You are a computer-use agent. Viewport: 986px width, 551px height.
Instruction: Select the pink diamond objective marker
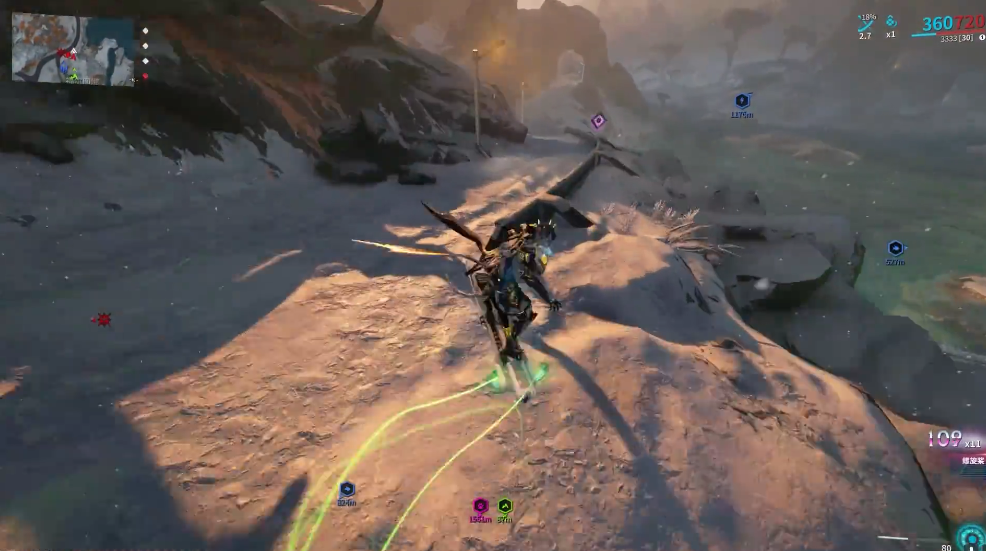point(598,121)
